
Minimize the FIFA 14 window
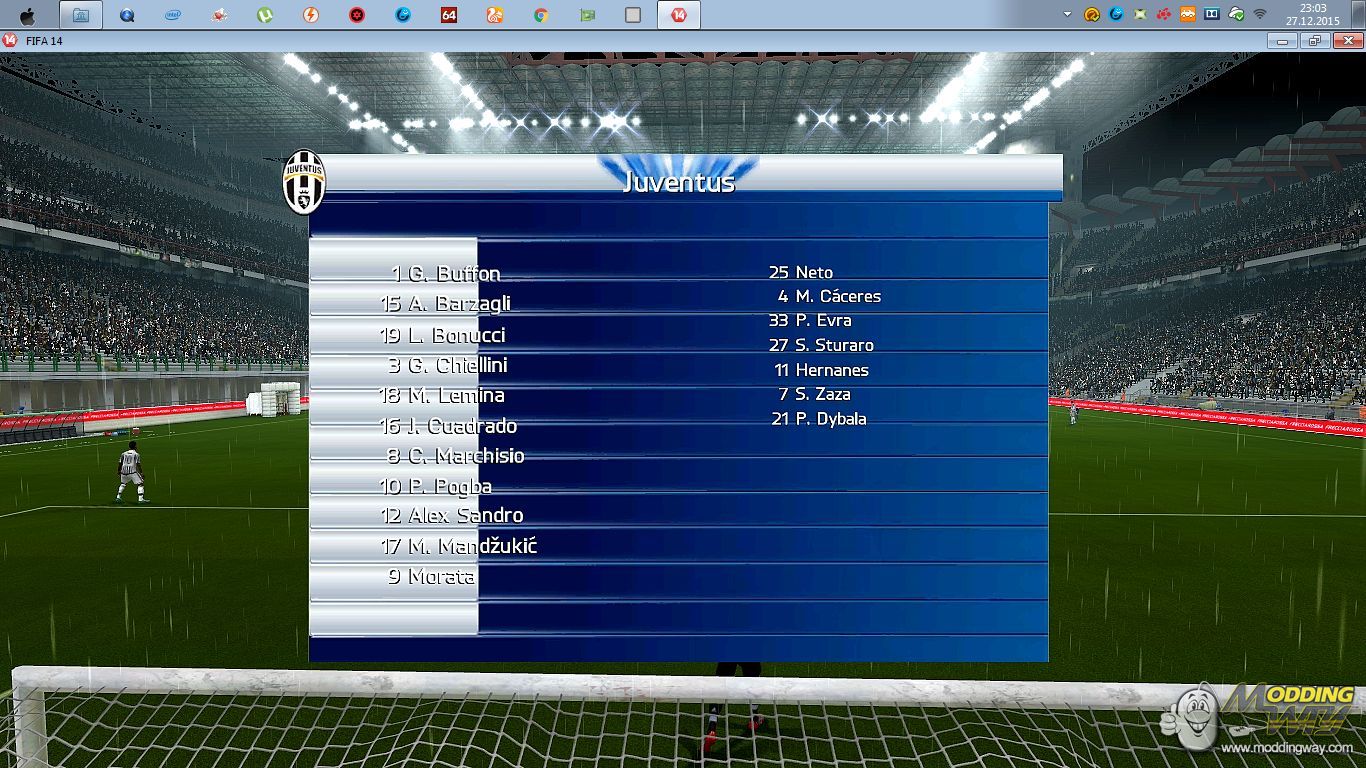(x=1282, y=40)
